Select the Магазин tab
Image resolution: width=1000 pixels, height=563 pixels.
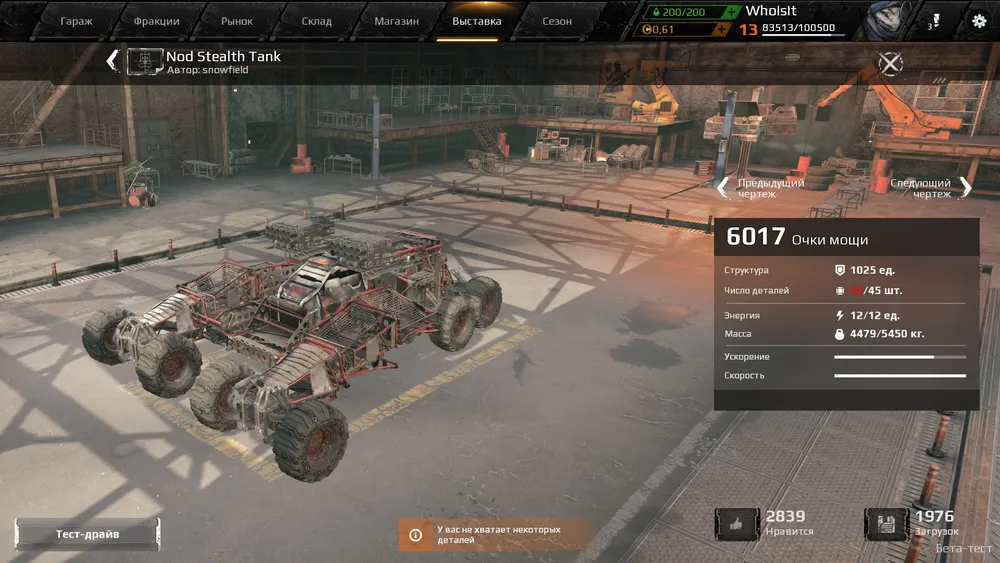pyautogui.click(x=396, y=21)
